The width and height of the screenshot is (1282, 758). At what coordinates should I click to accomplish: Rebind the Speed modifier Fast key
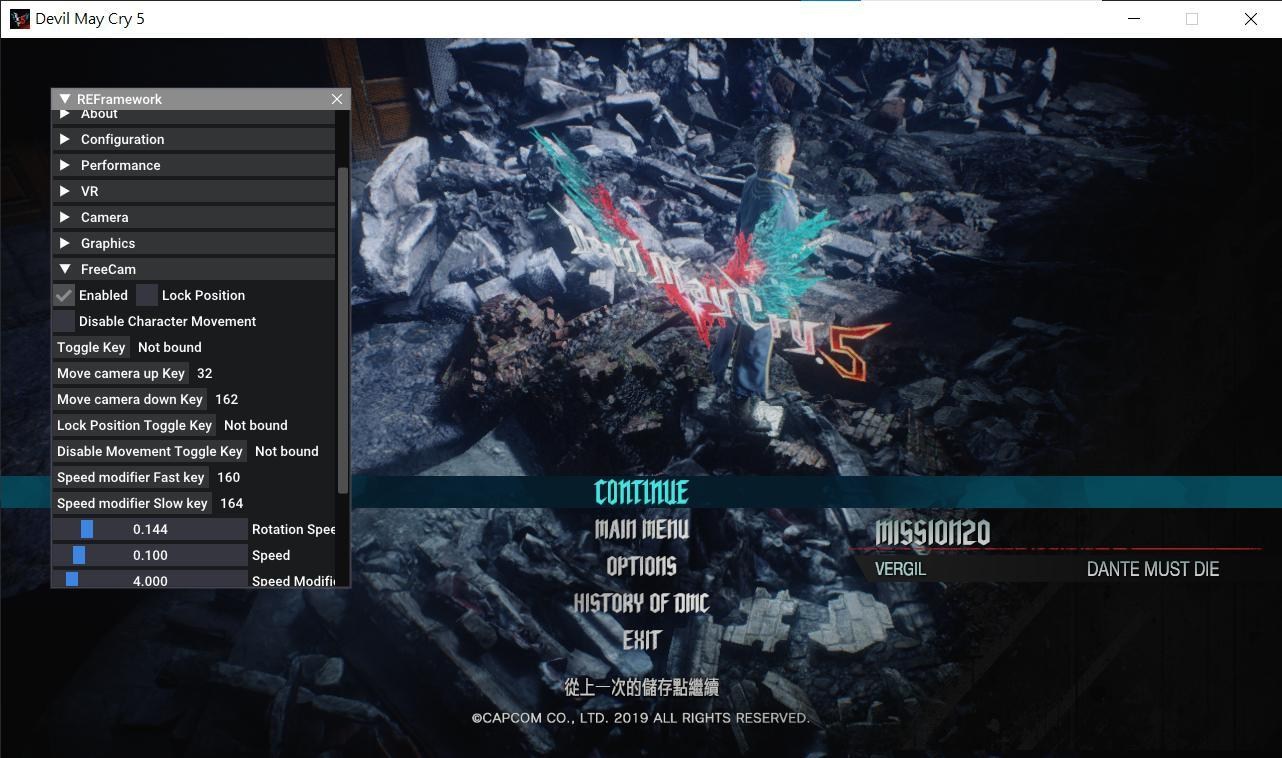130,477
